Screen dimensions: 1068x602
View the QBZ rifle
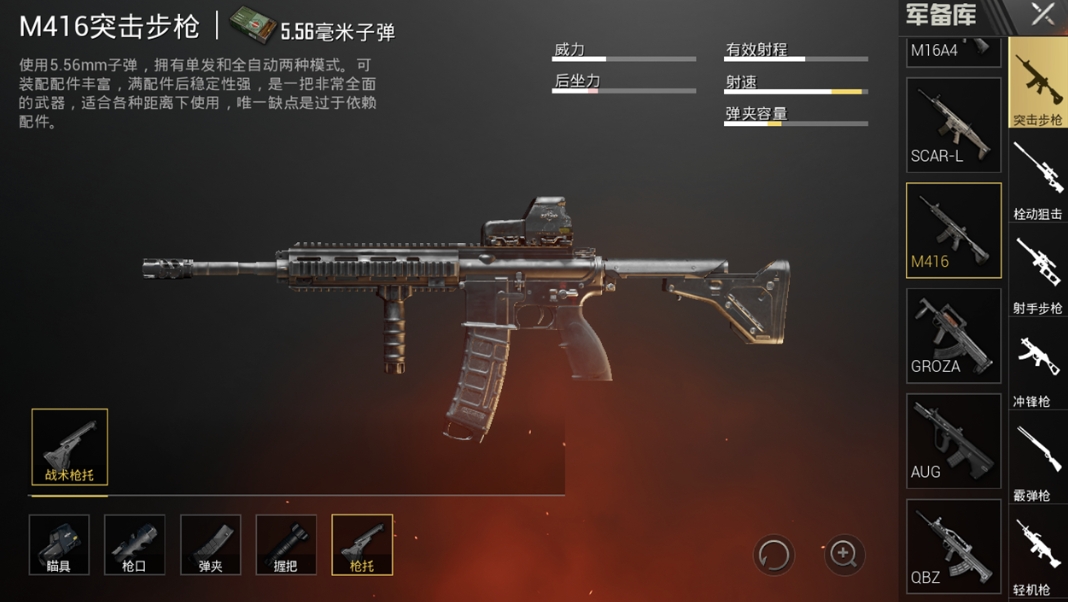point(953,546)
